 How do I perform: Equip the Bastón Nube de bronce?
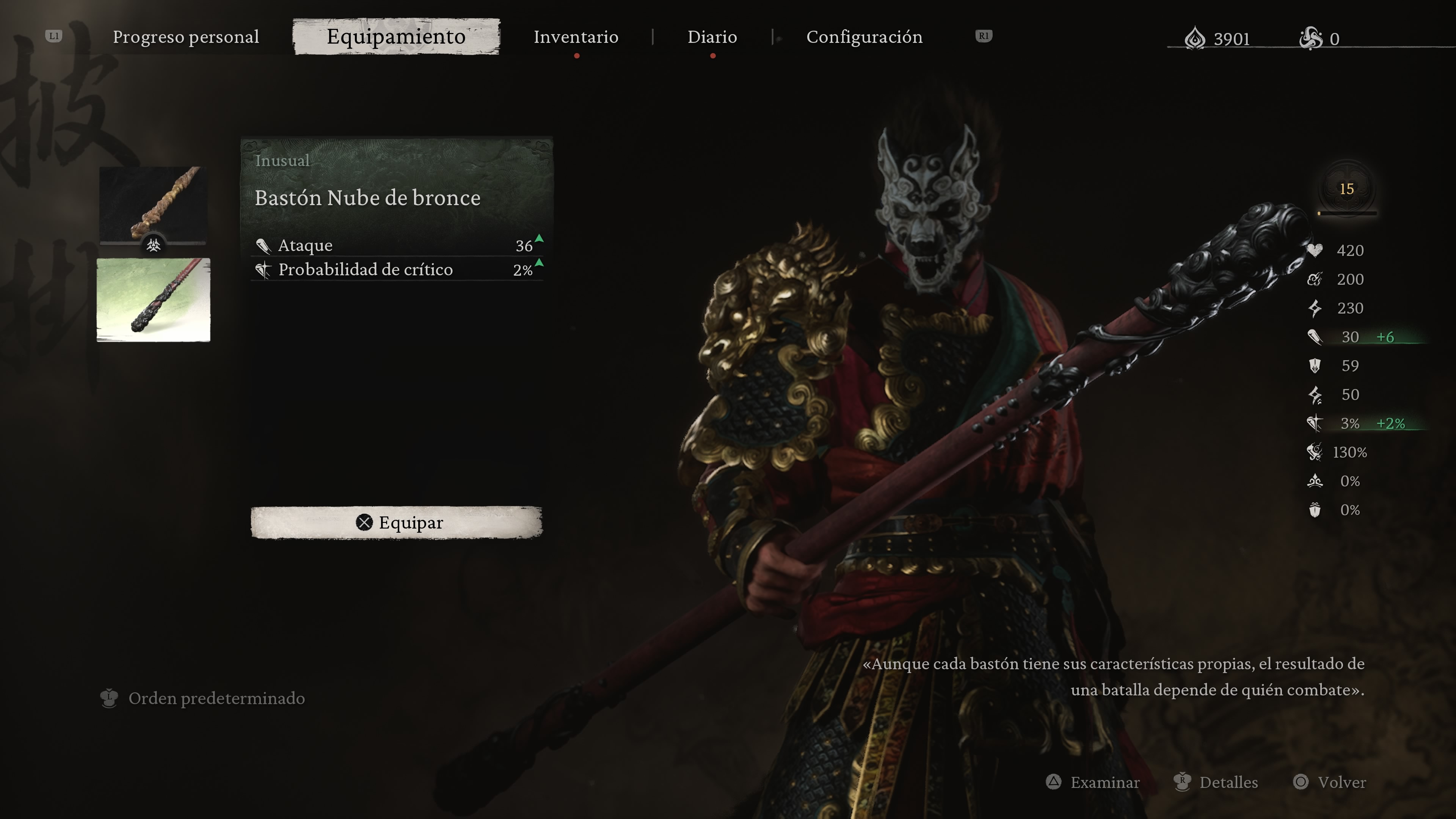pos(396,522)
